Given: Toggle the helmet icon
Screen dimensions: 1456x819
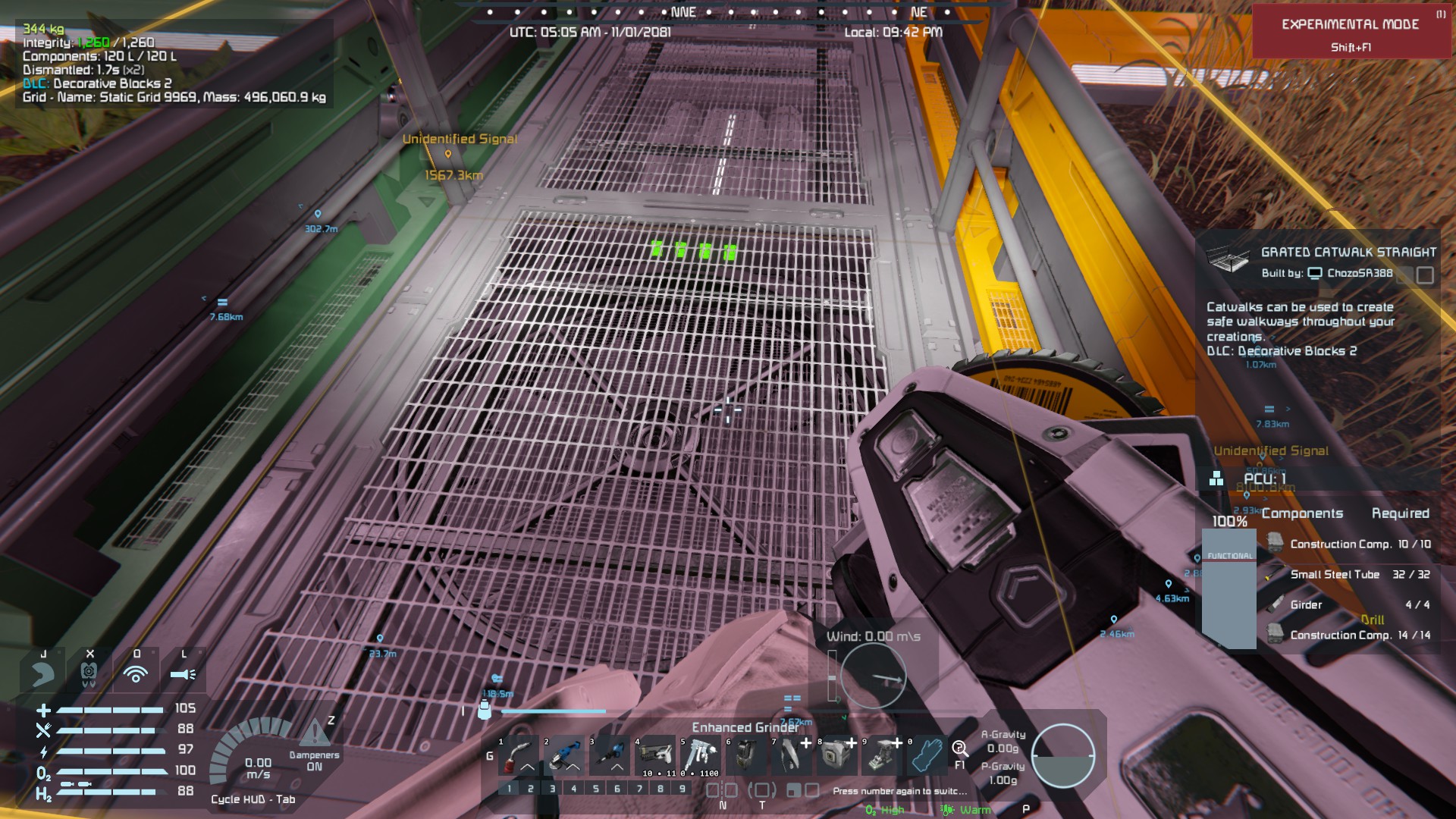Looking at the screenshot, I should (x=89, y=673).
